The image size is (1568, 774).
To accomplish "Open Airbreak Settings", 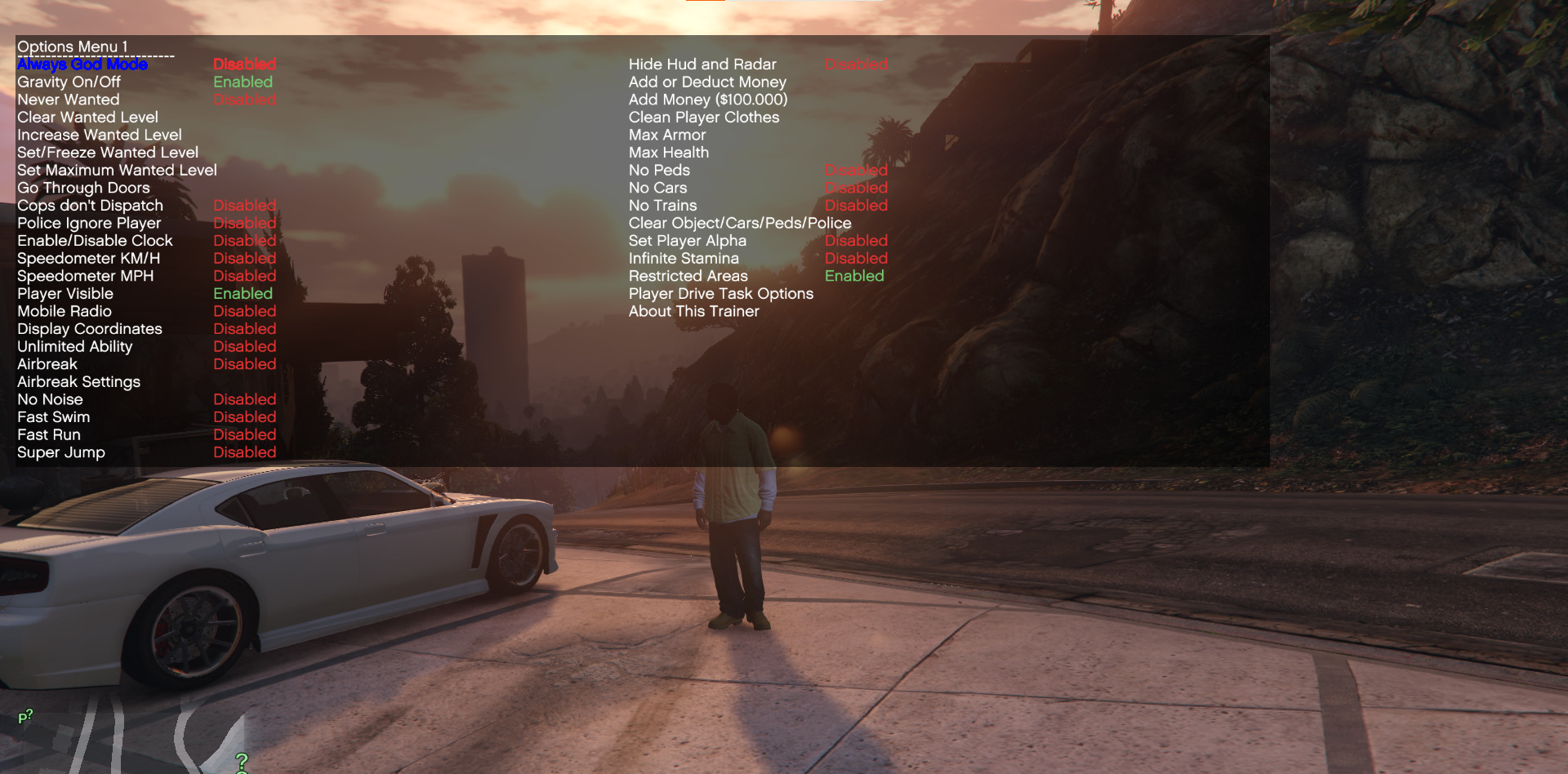I will coord(78,381).
